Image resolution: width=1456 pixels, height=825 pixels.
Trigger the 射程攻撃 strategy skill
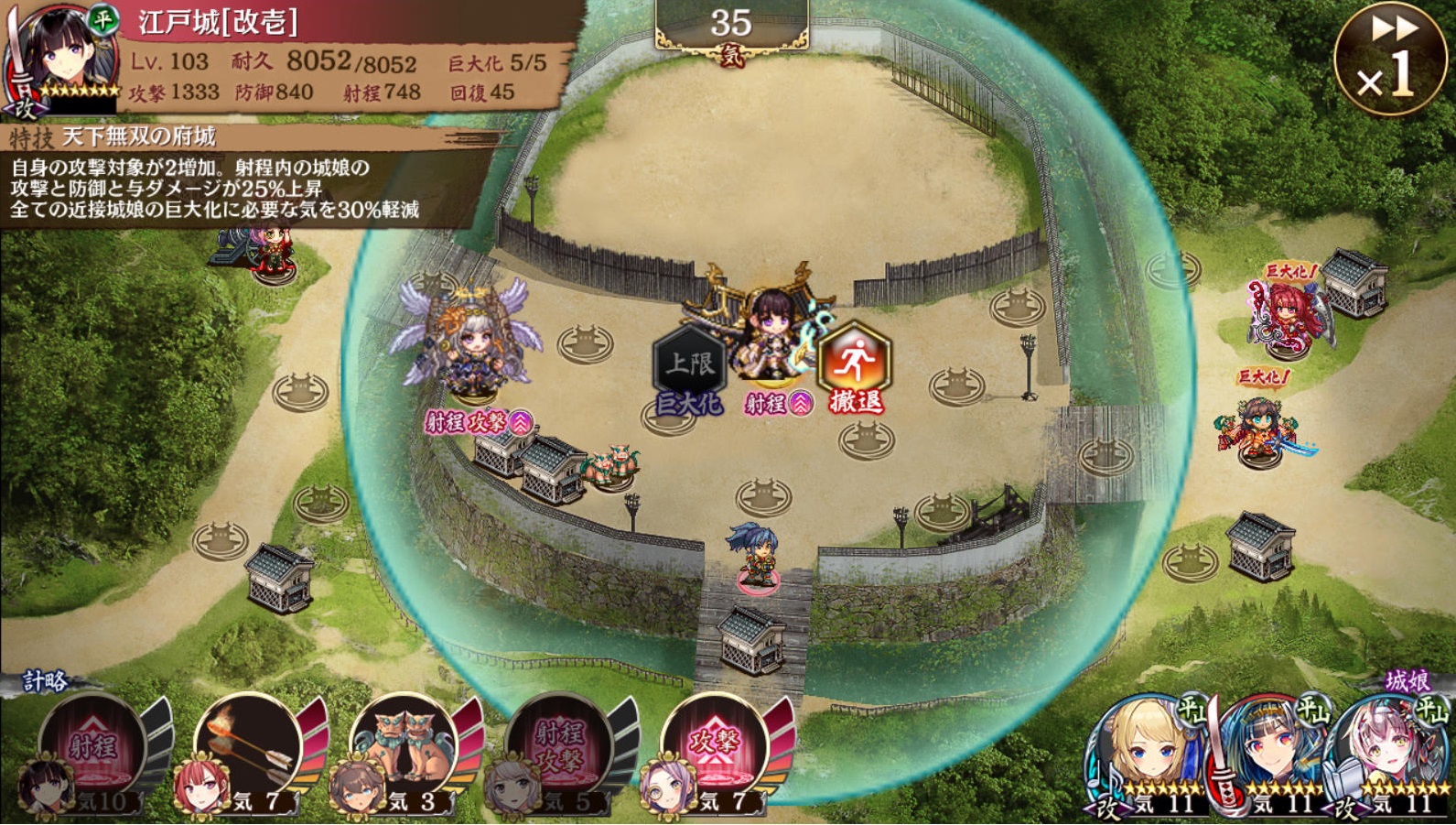click(x=560, y=751)
